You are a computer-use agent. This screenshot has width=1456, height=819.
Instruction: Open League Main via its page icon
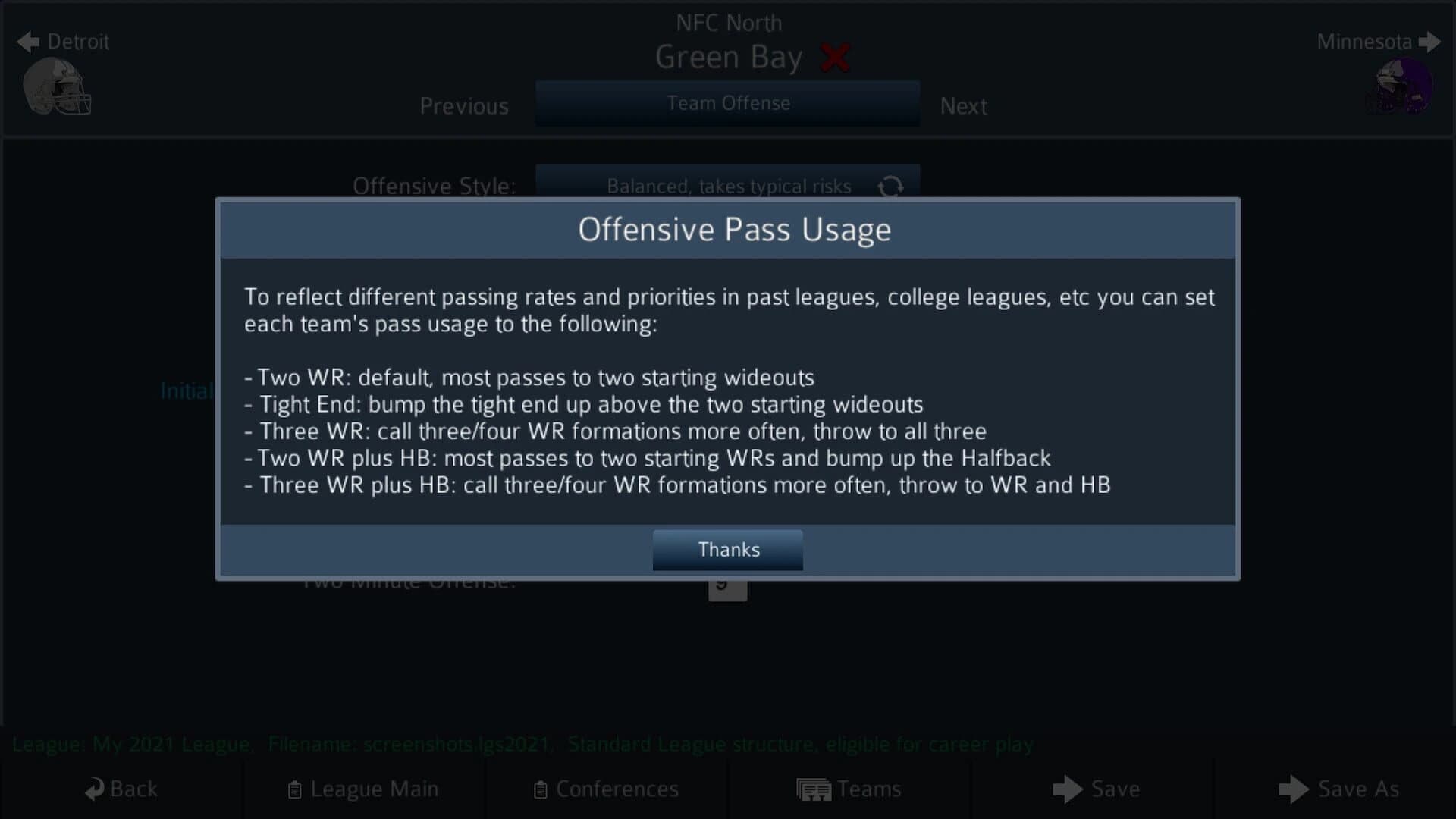[293, 789]
